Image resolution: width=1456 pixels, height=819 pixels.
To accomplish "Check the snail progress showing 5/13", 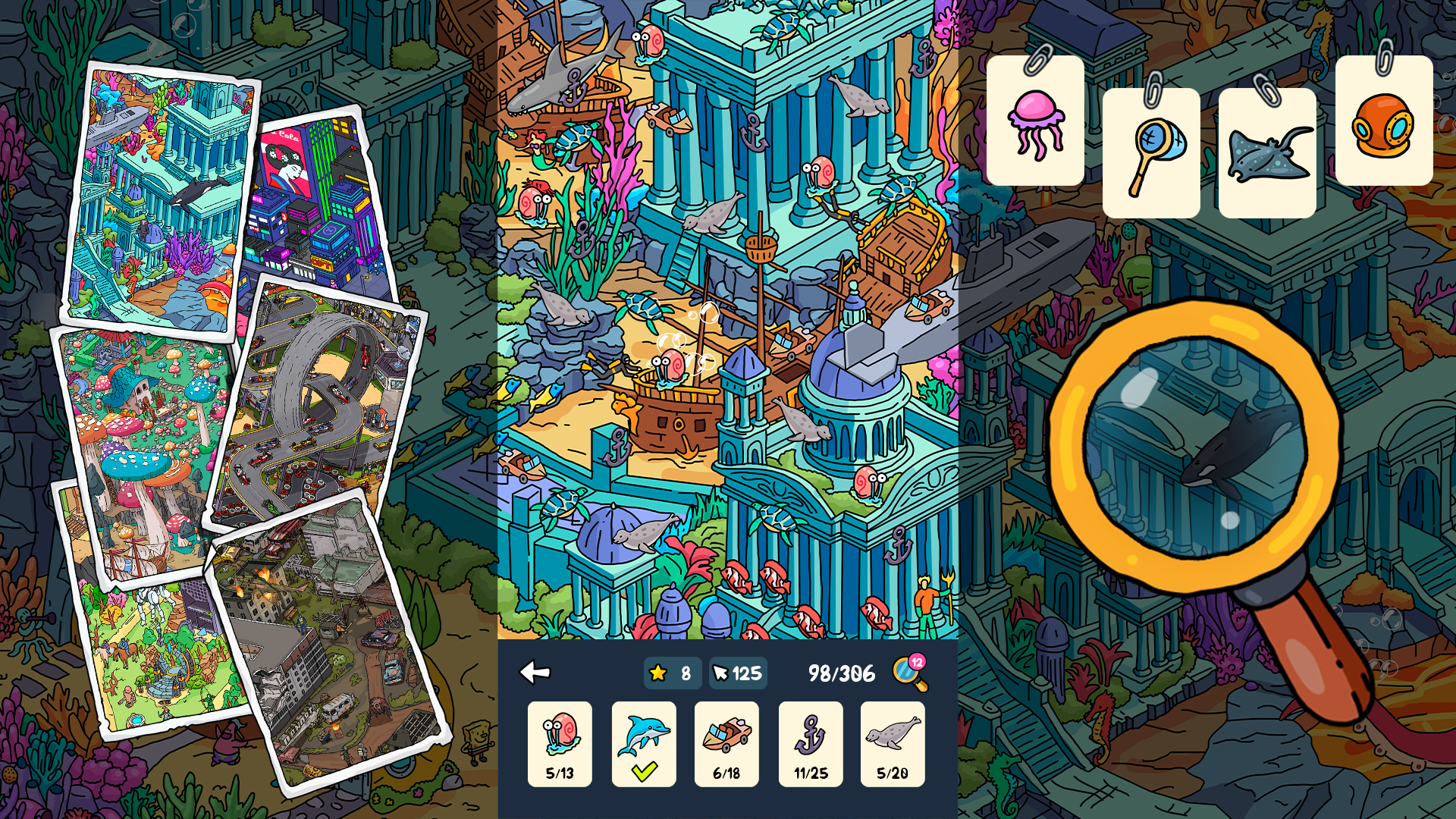I will click(x=560, y=775).
